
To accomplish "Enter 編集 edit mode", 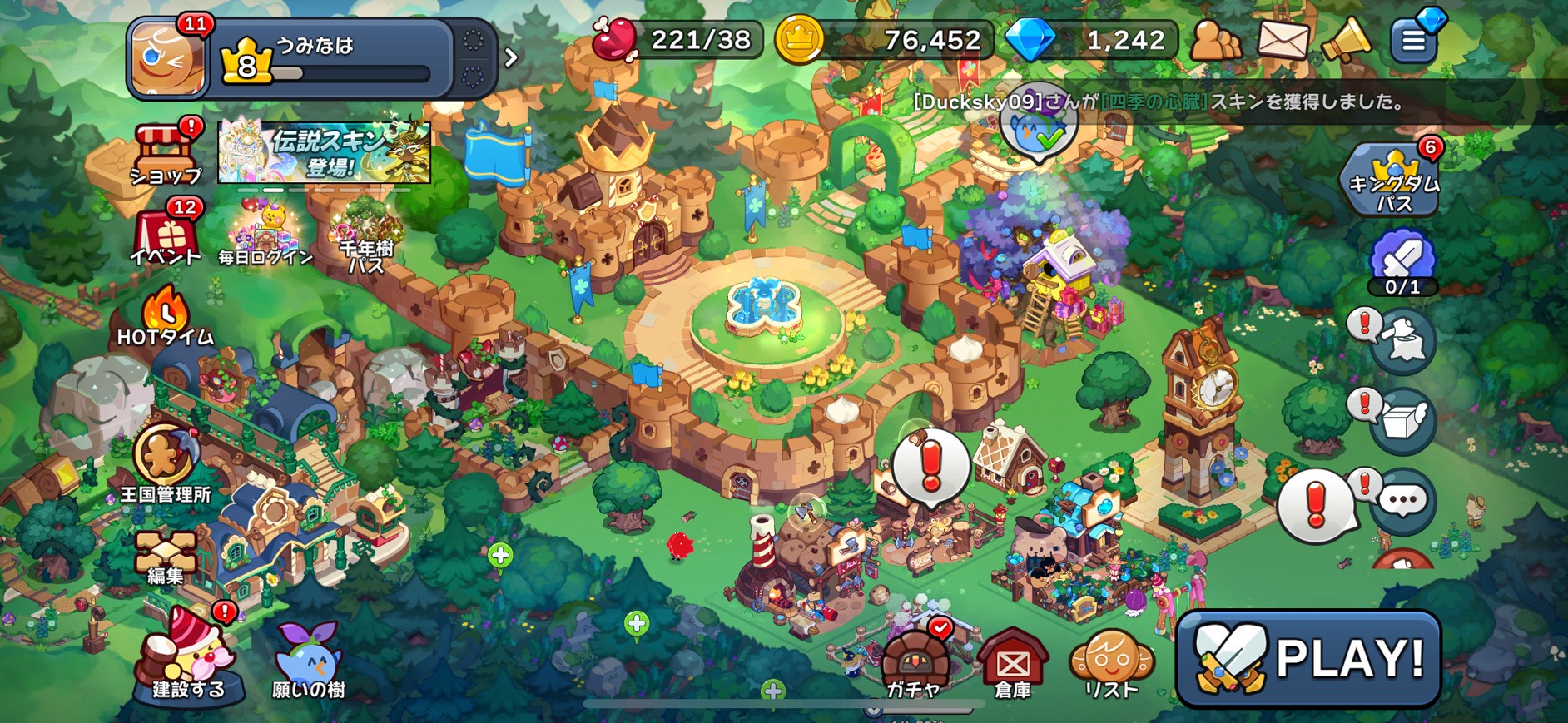I will pos(166,557).
